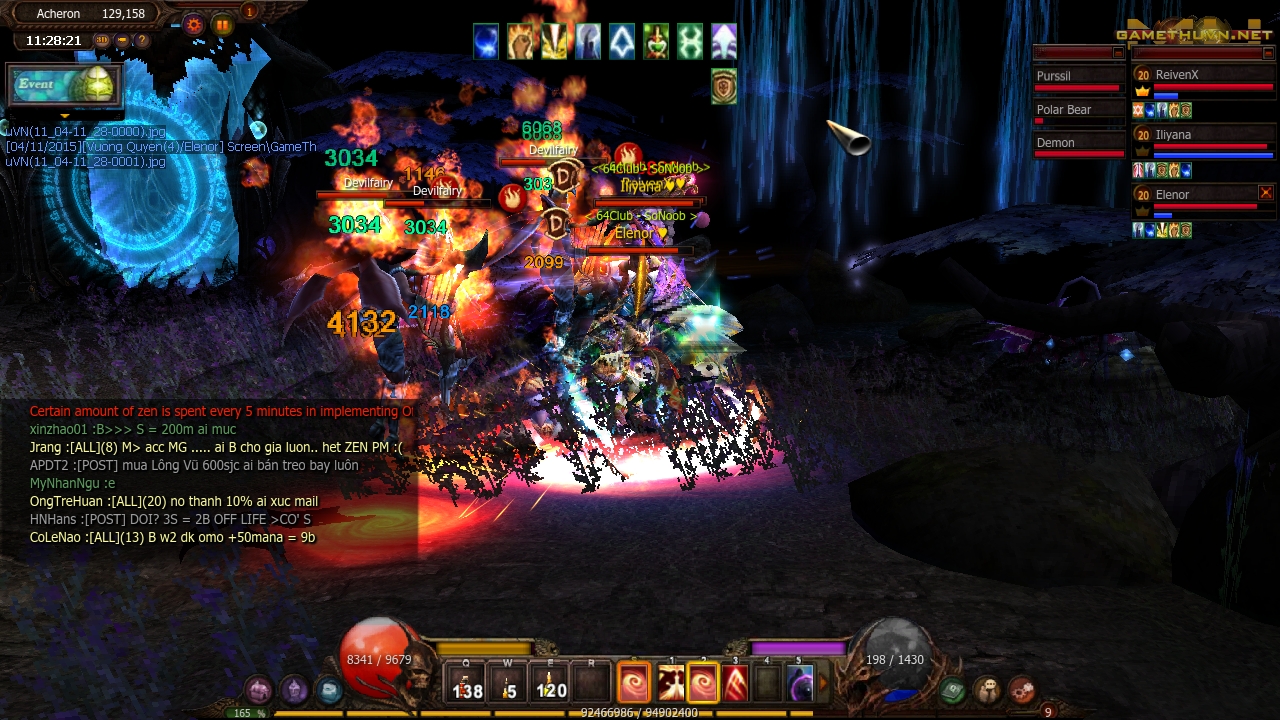Open the Event egg banner
Screen dimensions: 1280x720
65,86
